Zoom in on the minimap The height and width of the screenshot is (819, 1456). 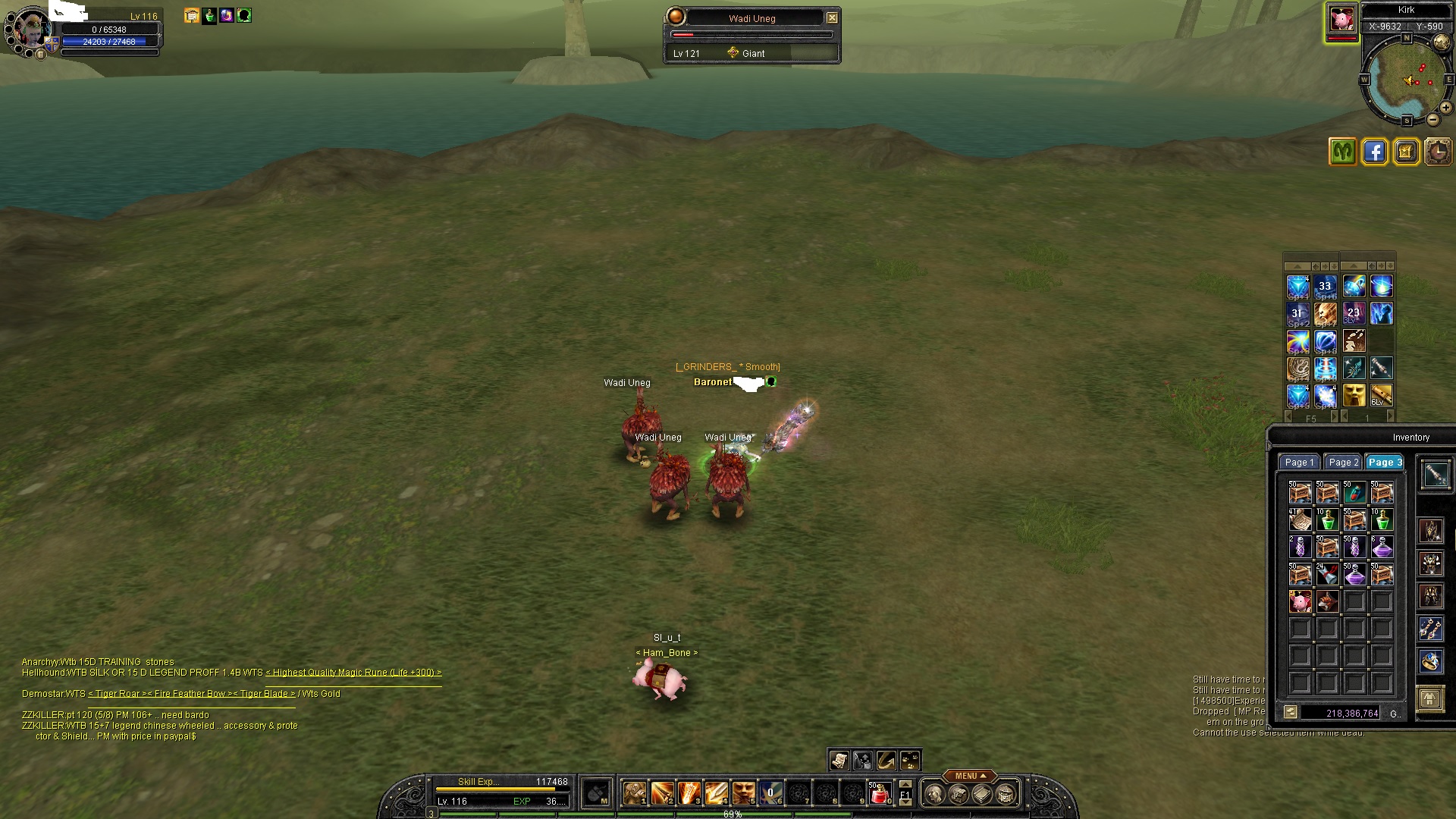point(1445,108)
